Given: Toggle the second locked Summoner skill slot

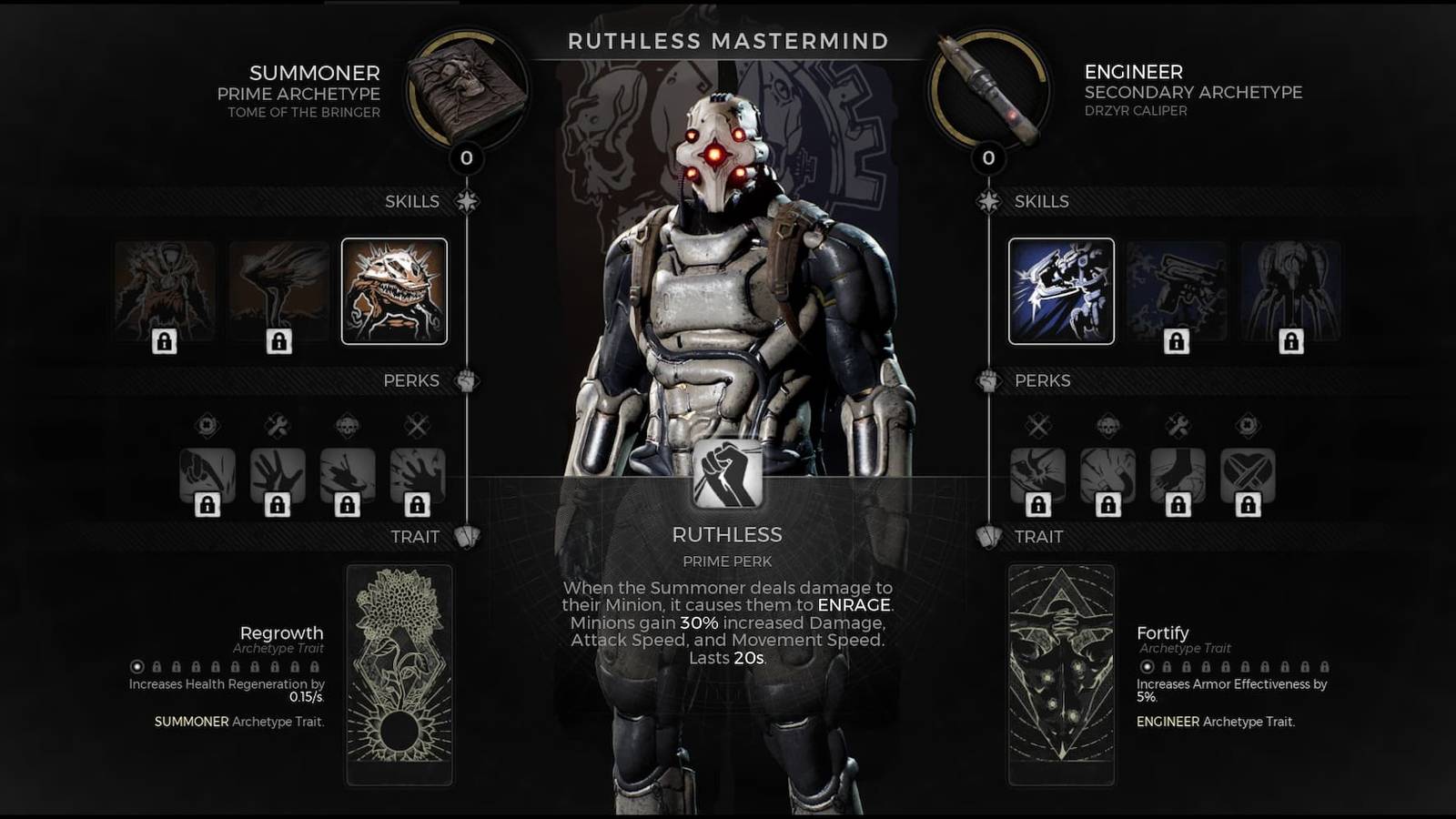Looking at the screenshot, I should (x=278, y=291).
